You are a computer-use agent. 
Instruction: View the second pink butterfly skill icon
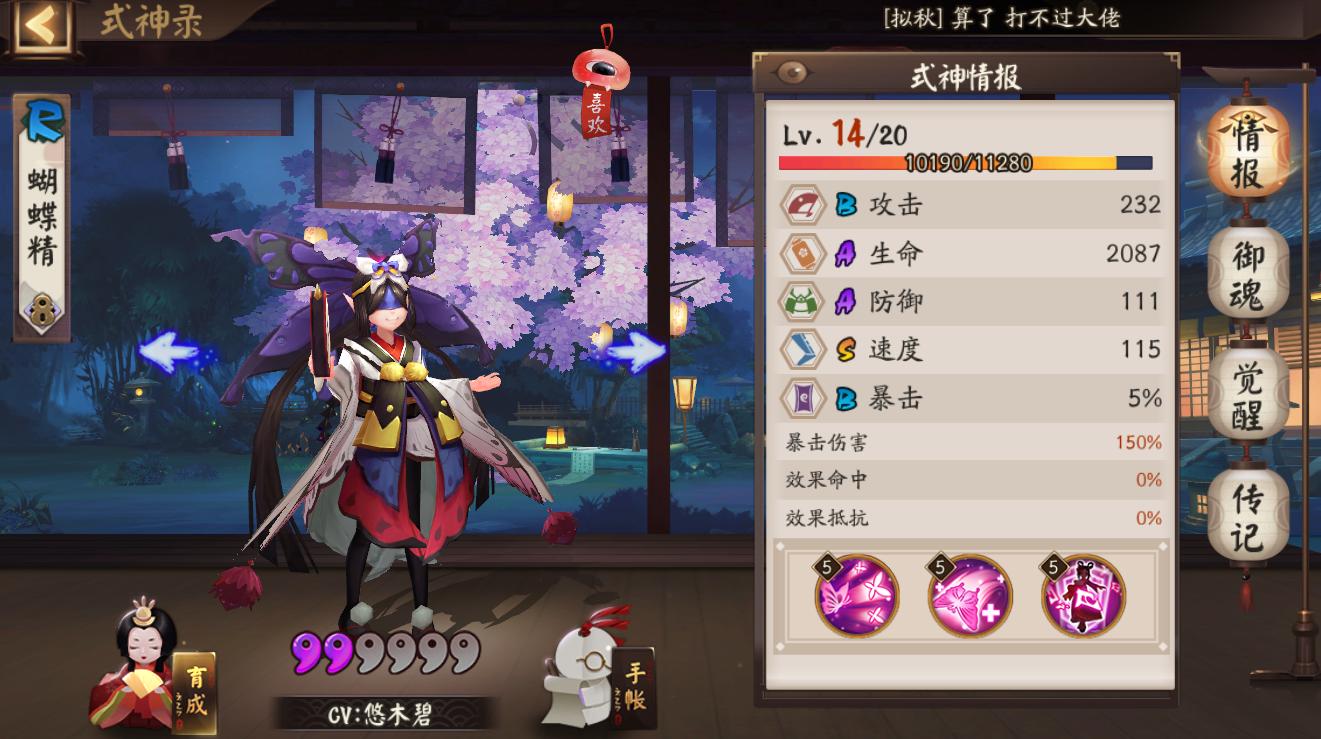pyautogui.click(x=967, y=596)
